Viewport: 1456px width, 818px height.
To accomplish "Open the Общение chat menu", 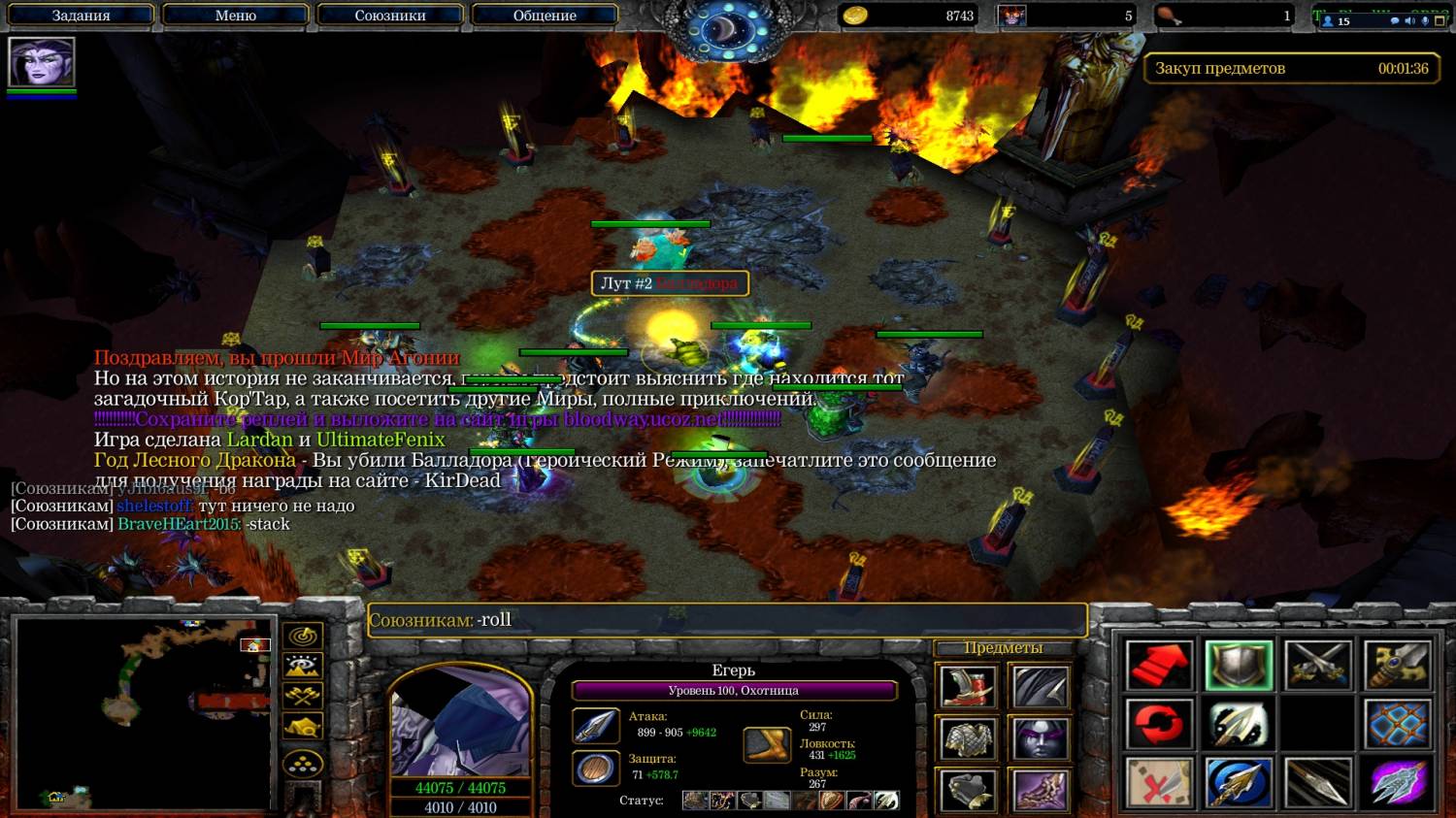I will pos(545,16).
